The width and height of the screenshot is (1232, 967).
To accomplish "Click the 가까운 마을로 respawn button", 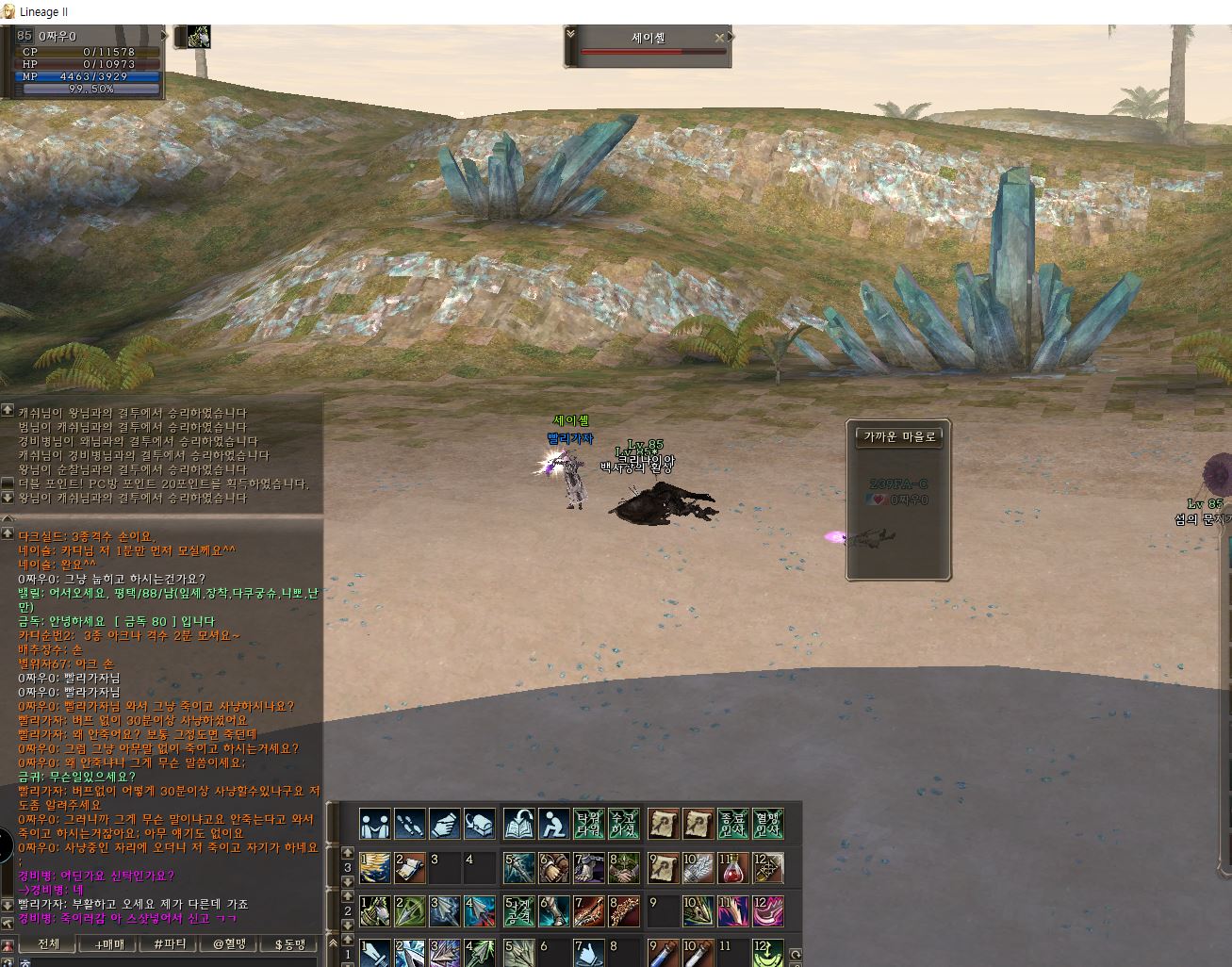I will click(x=898, y=437).
